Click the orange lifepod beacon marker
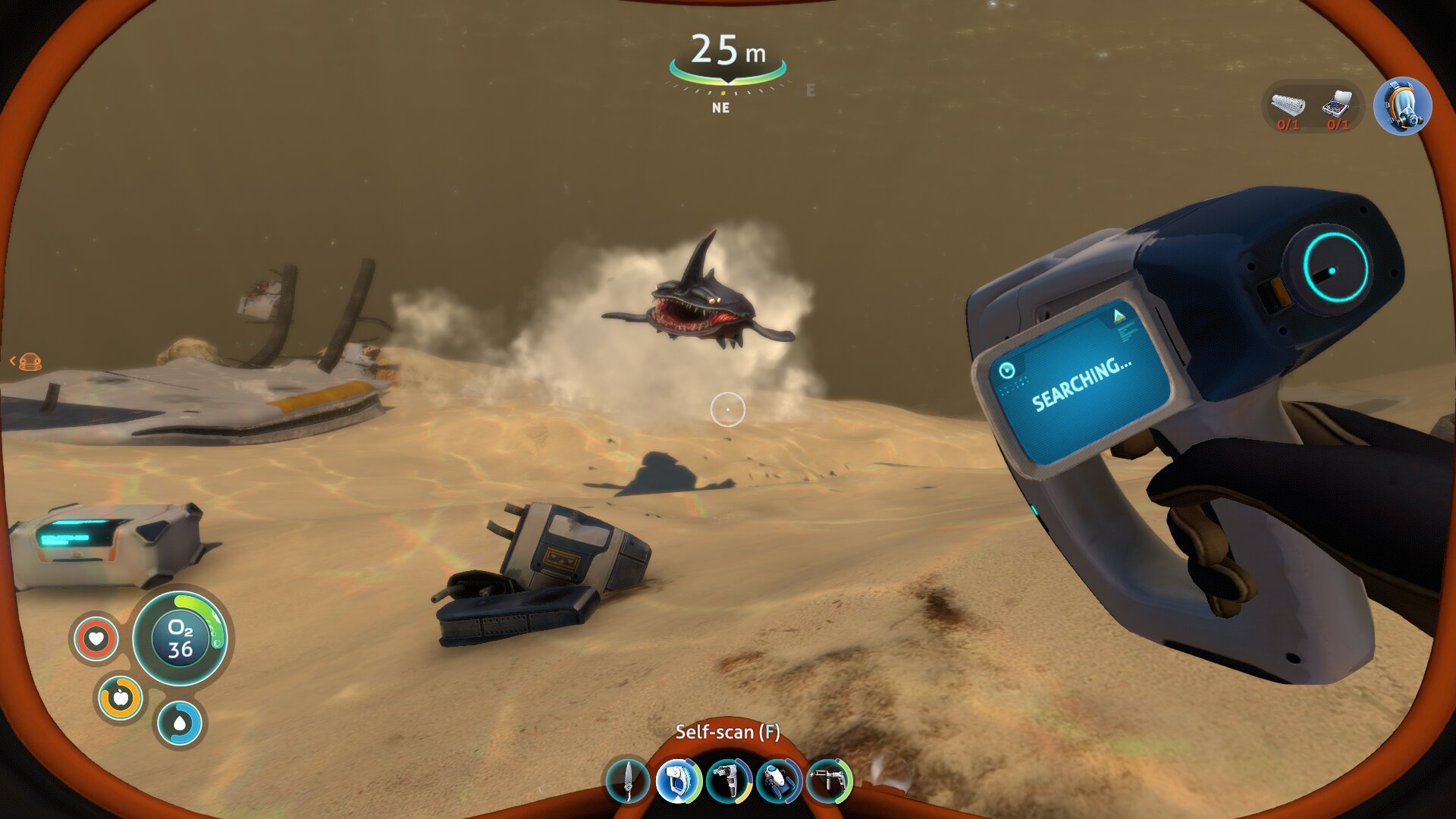Screen dimensions: 1456x819 (x=30, y=362)
